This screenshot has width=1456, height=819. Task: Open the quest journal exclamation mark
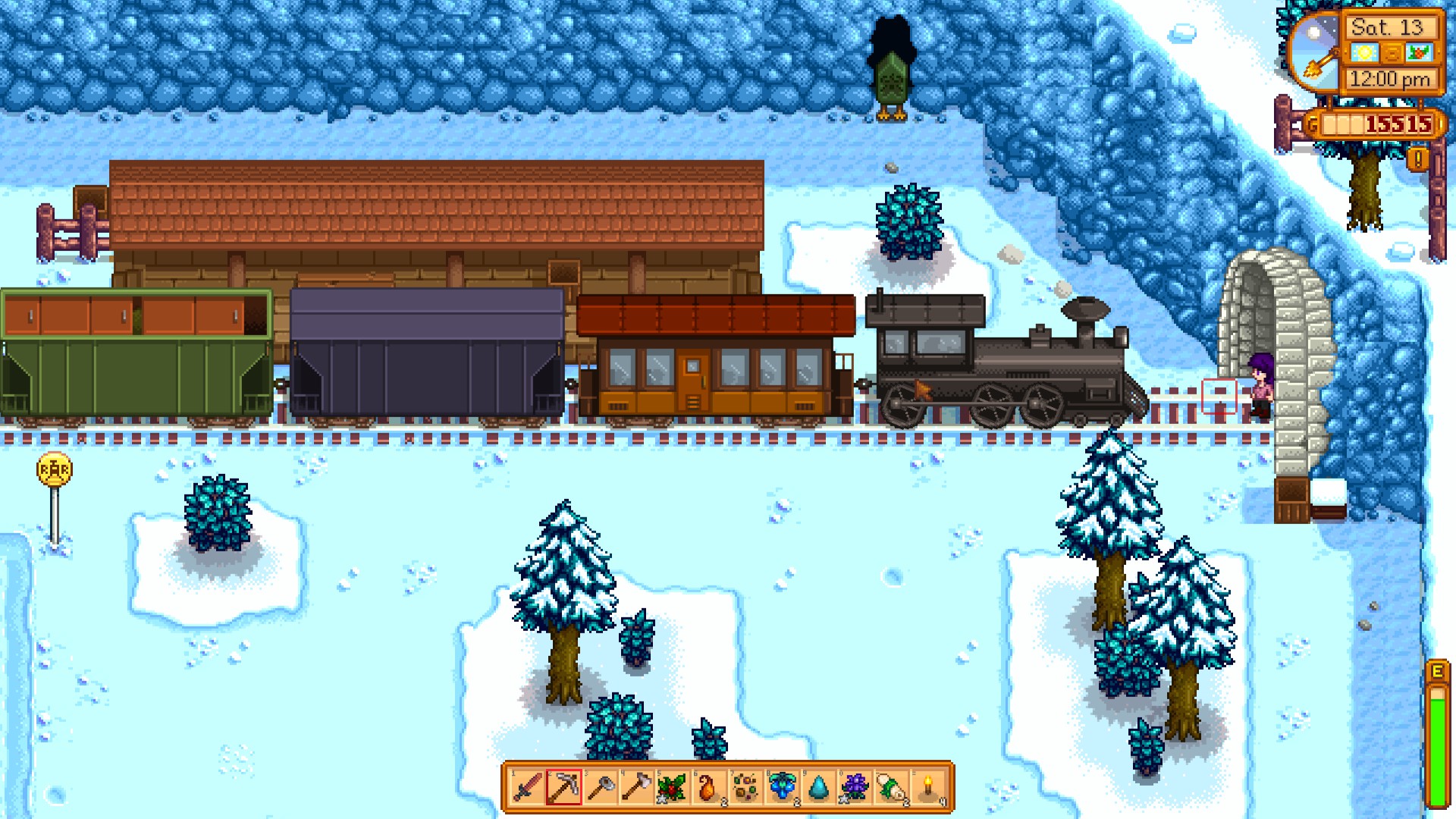1417,158
